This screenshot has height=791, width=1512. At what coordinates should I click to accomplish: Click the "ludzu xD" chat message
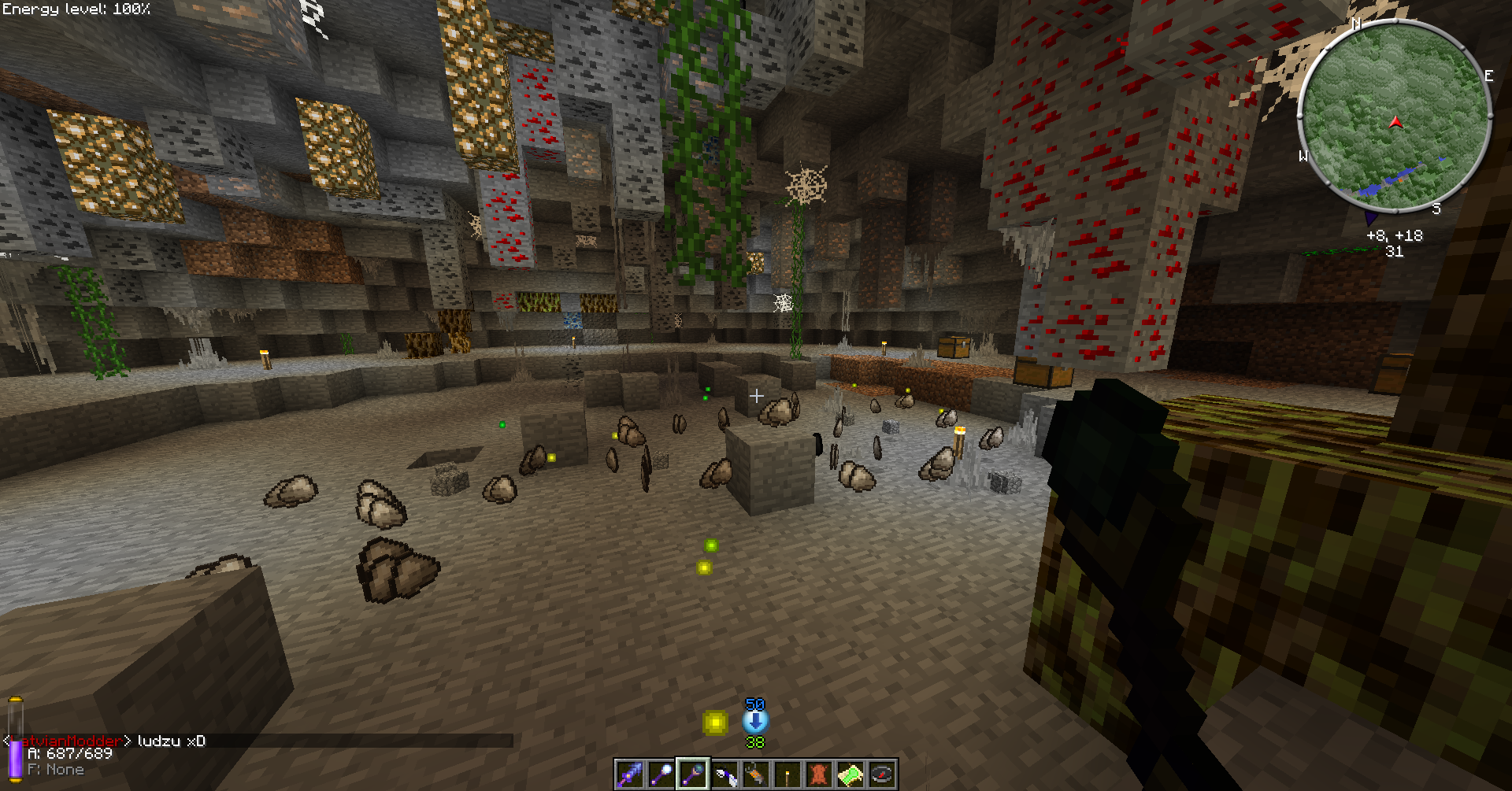point(171,741)
